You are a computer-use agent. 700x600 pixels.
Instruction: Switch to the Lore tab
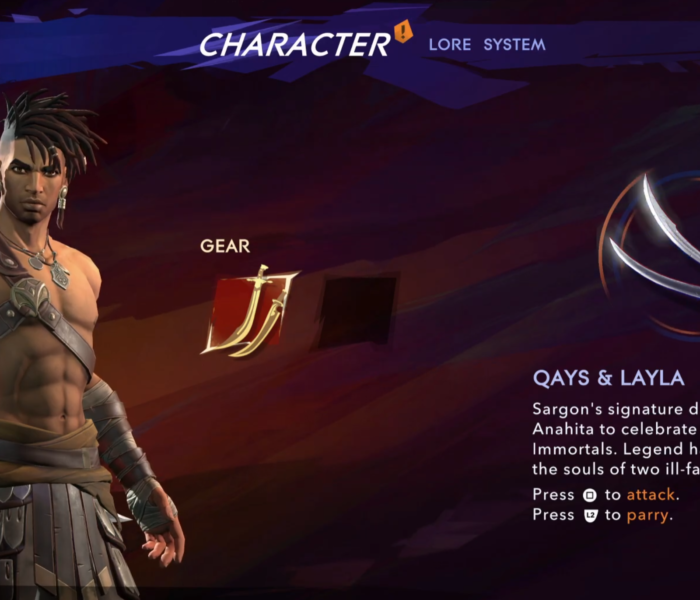pos(449,45)
